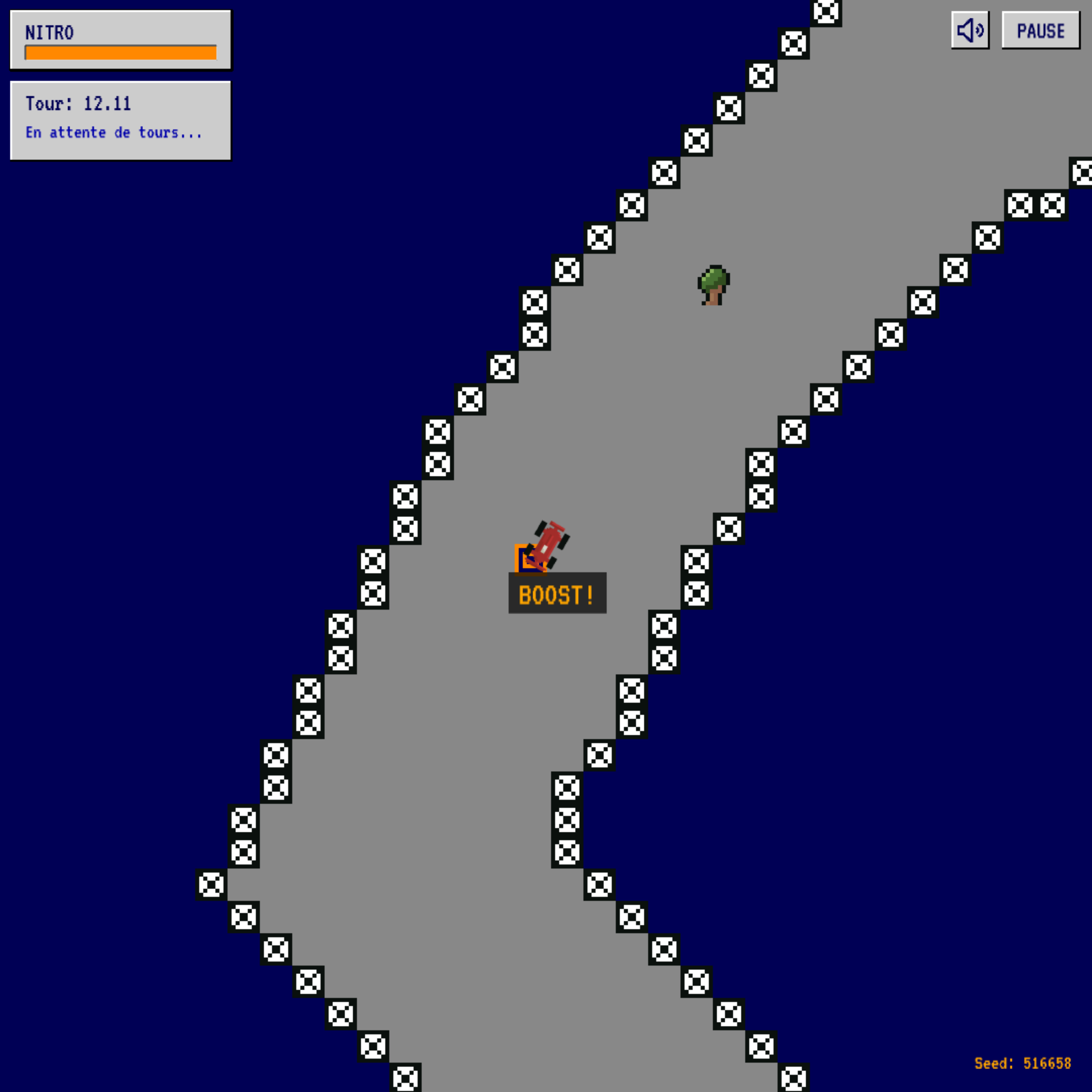
Task: Mute the game audio with speaker icon
Action: (x=970, y=31)
